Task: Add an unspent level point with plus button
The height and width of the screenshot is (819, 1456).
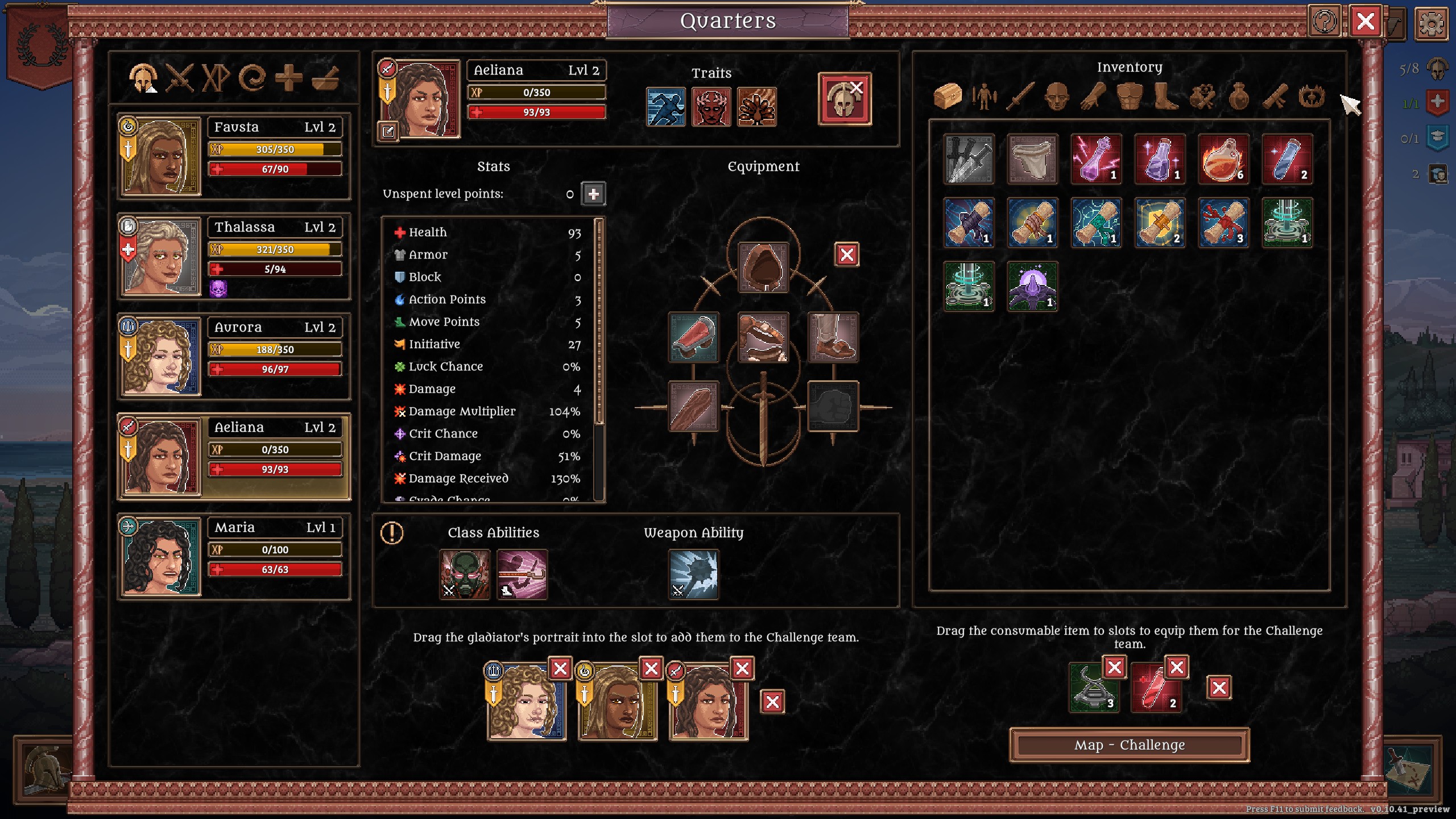Action: point(593,194)
